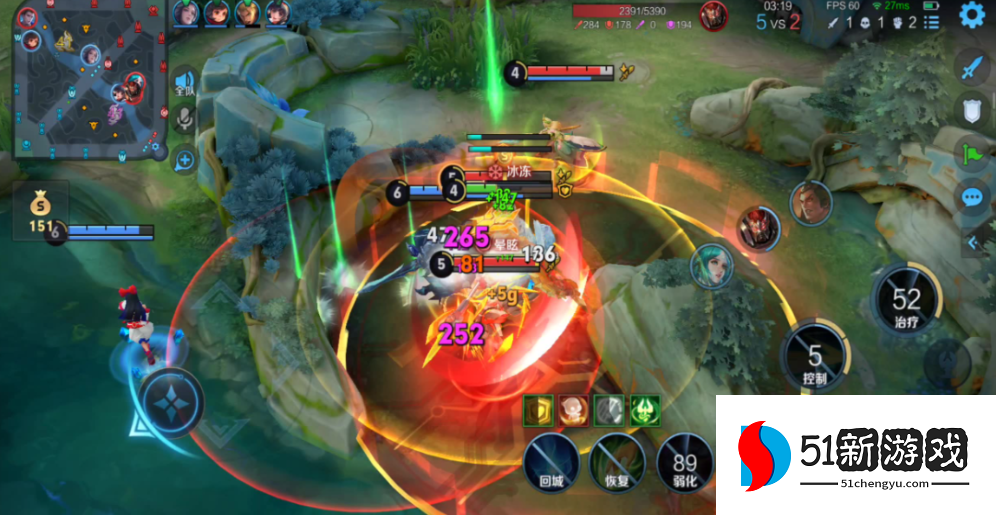Toggle the microphone button

click(184, 120)
